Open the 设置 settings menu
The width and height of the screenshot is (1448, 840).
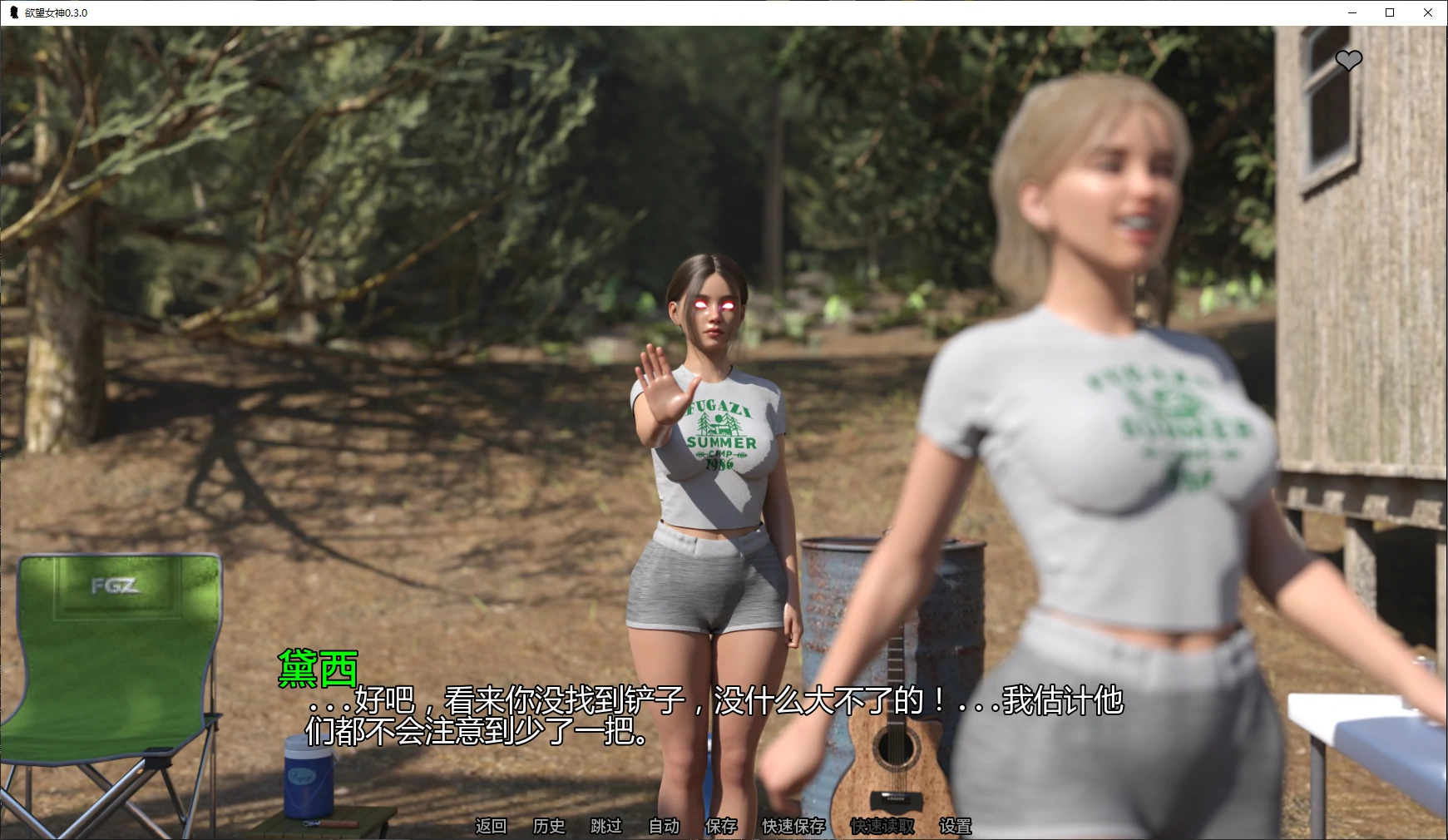(956, 826)
